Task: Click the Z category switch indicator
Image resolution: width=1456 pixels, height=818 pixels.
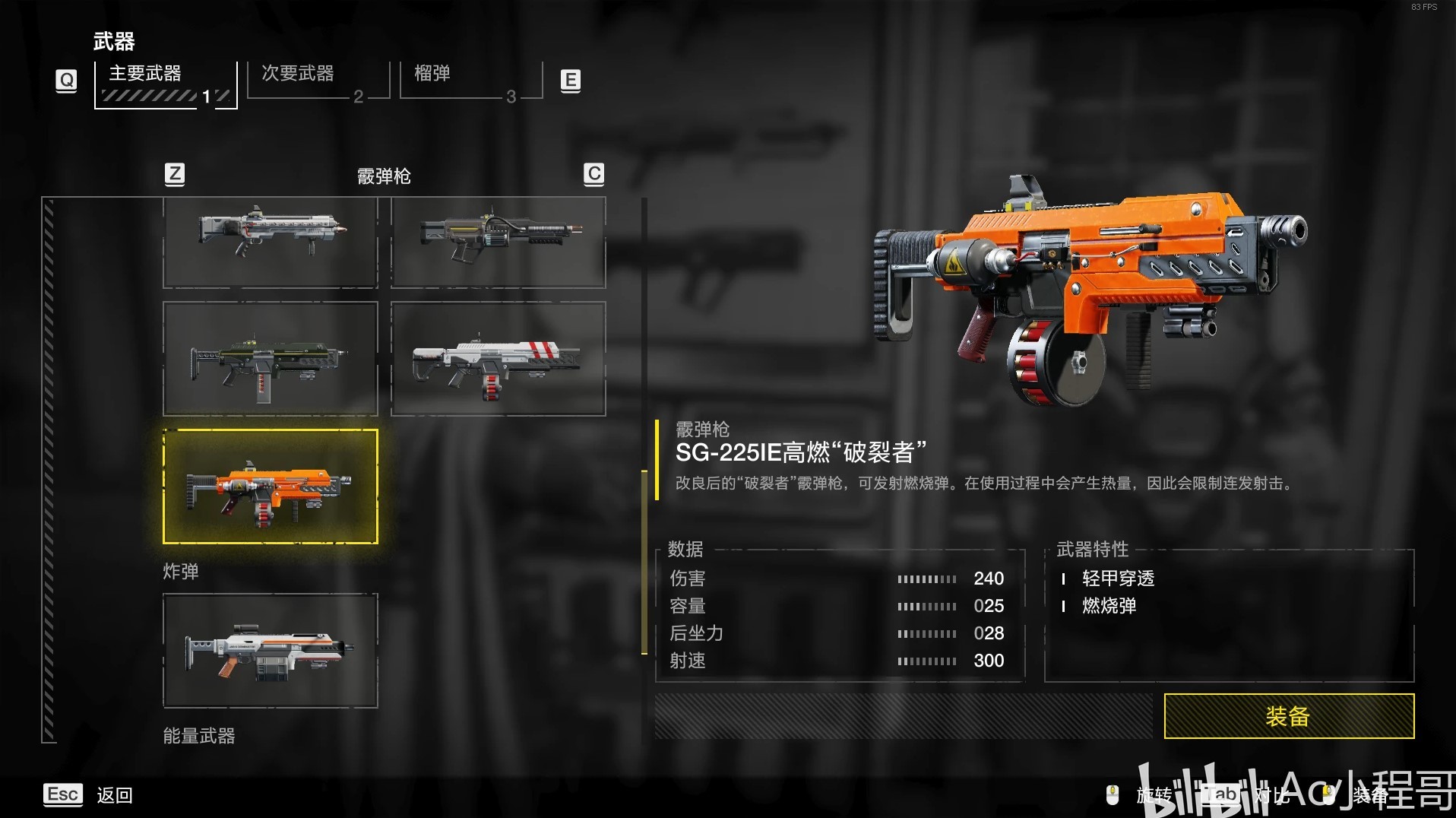Action: 175,174
